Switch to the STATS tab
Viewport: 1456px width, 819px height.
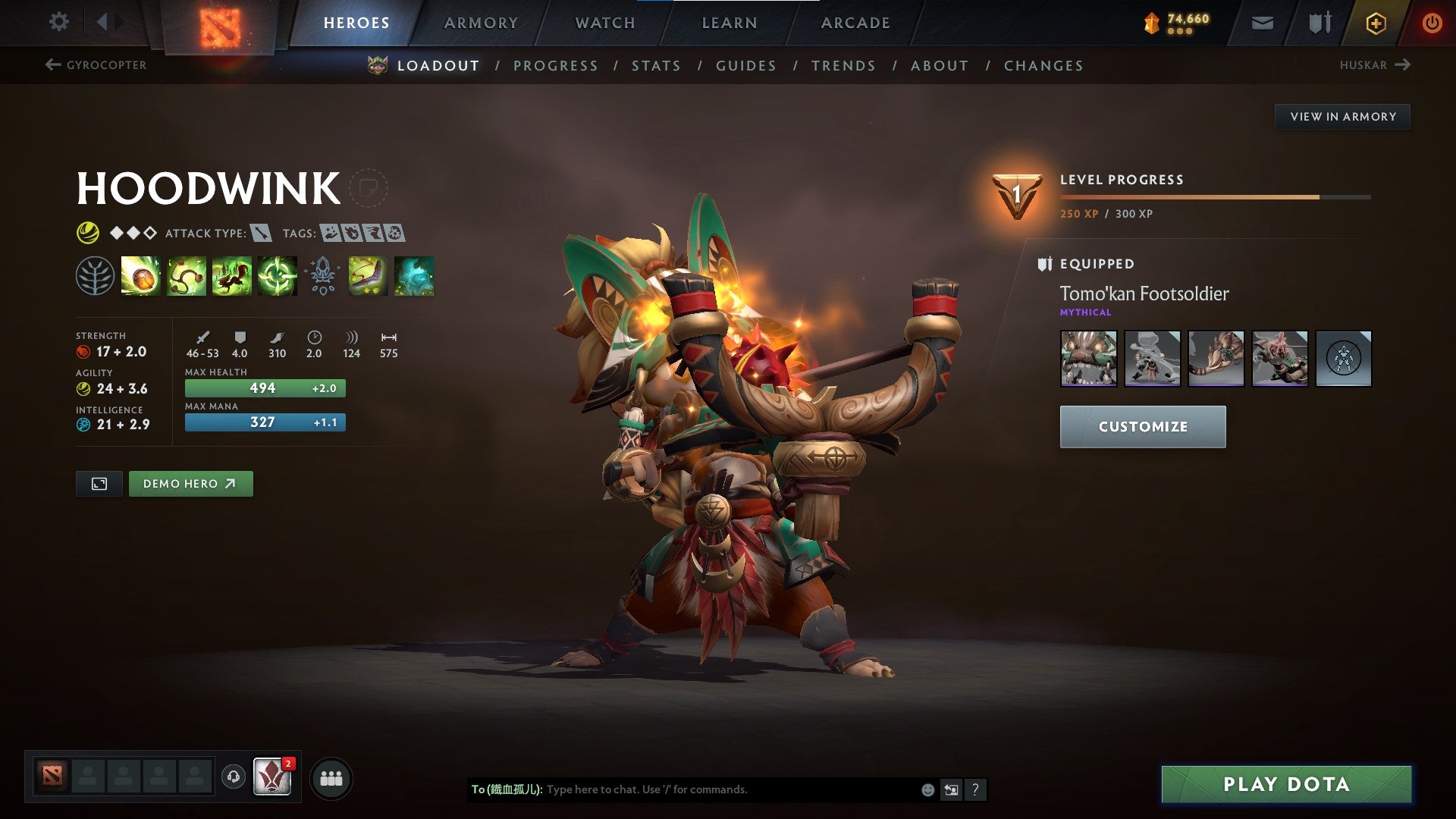click(657, 65)
